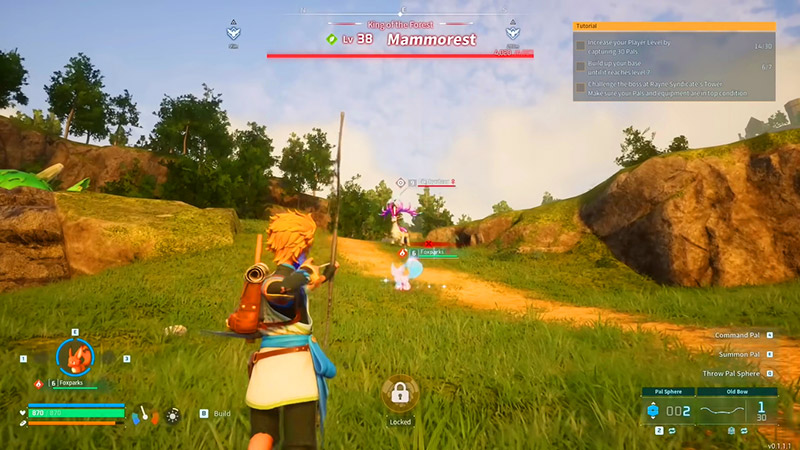Select the Foxparks pal portrait
This screenshot has width=800, height=450.
coord(74,357)
